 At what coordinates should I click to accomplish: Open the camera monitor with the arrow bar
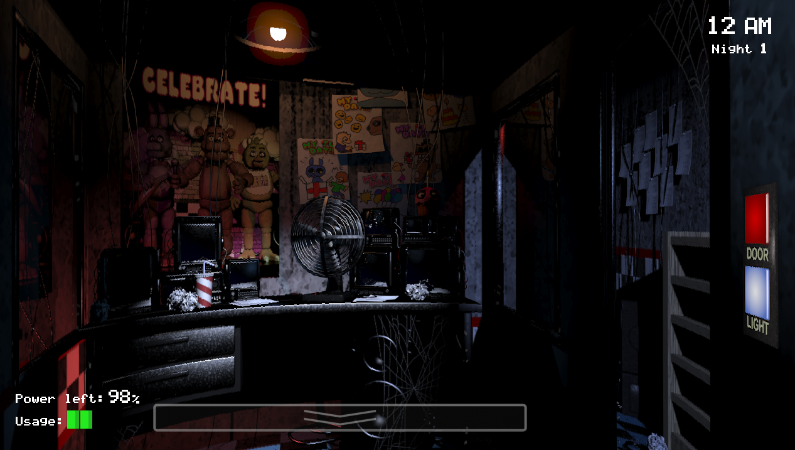coord(340,417)
